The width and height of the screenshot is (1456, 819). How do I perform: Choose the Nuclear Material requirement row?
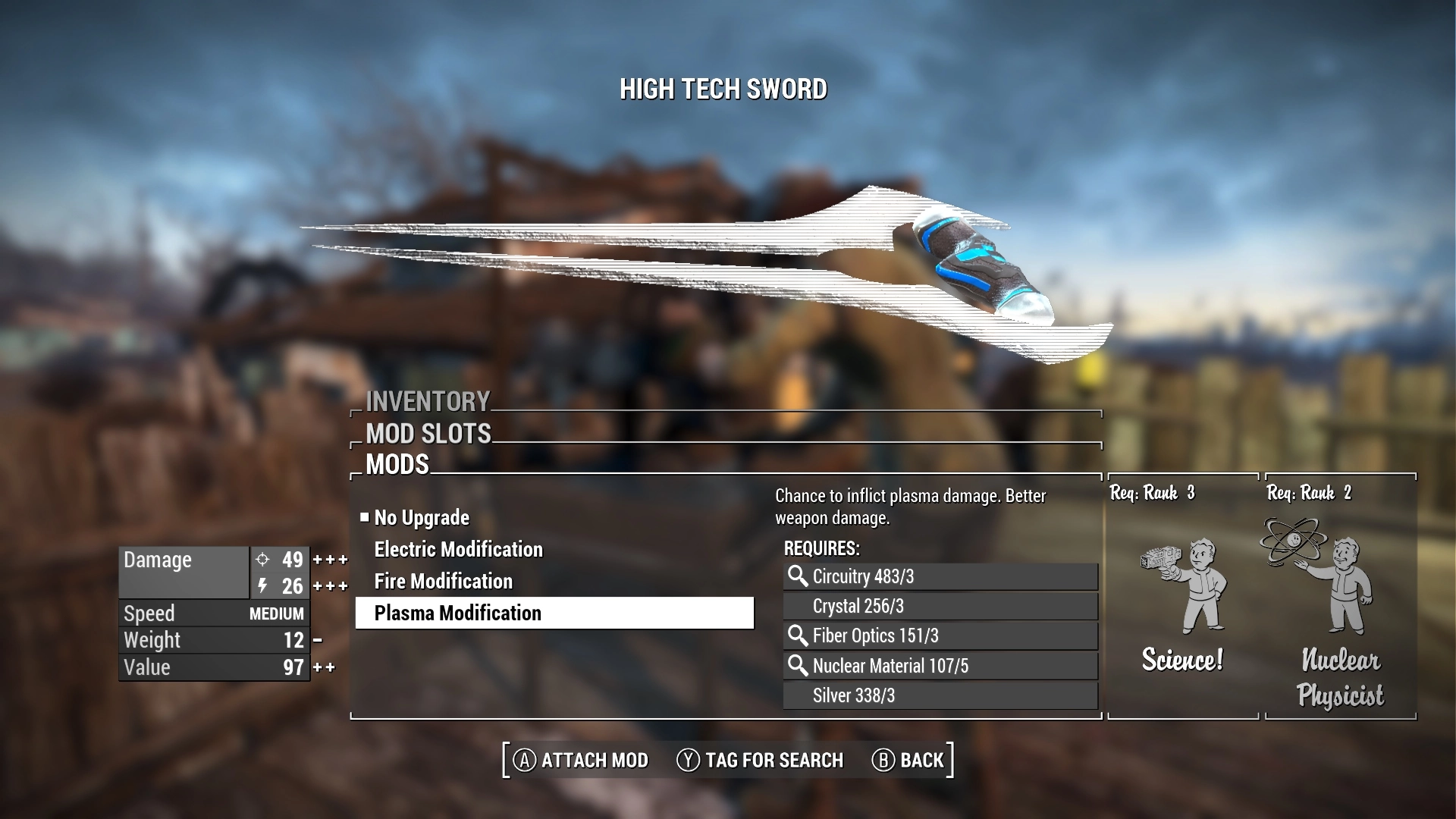point(940,666)
